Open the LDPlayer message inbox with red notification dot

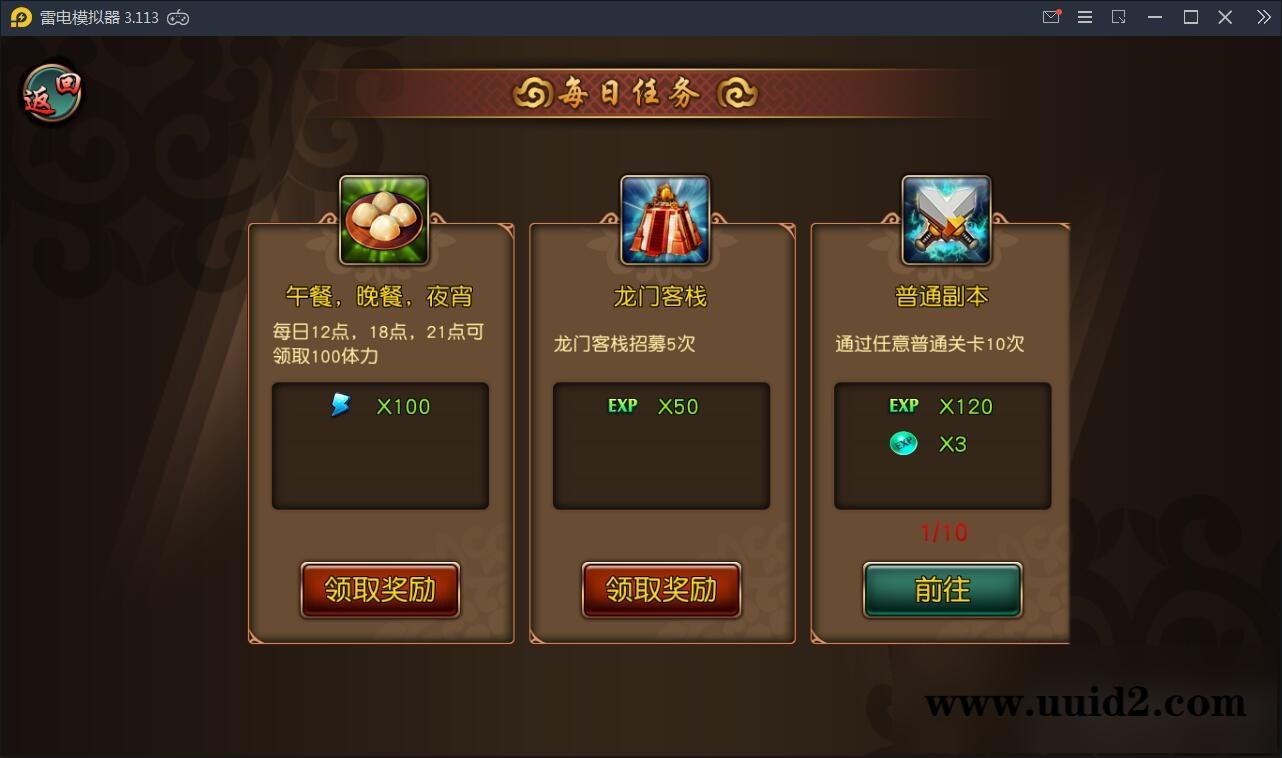[x=1050, y=17]
